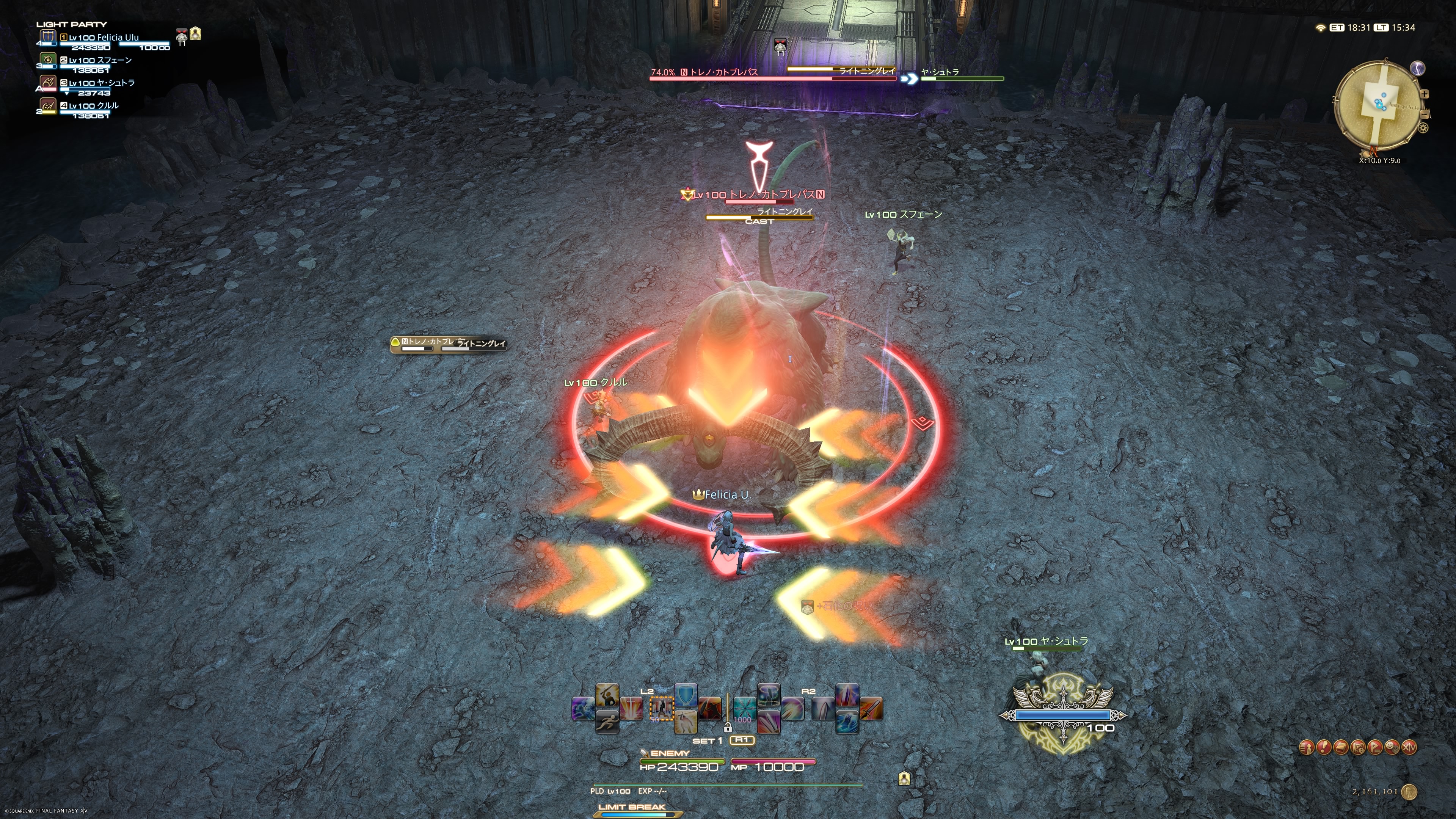
Task: Zoom in the minimap with the plus button
Action: click(x=1425, y=94)
